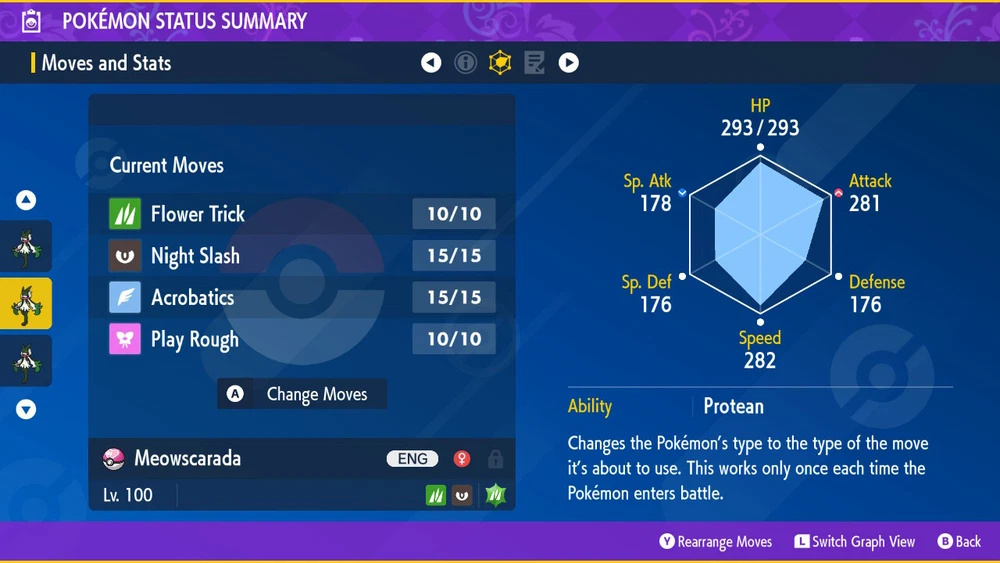This screenshot has width=1000, height=563.
Task: Open the Moves and Stats hexagon tab
Action: 499,63
